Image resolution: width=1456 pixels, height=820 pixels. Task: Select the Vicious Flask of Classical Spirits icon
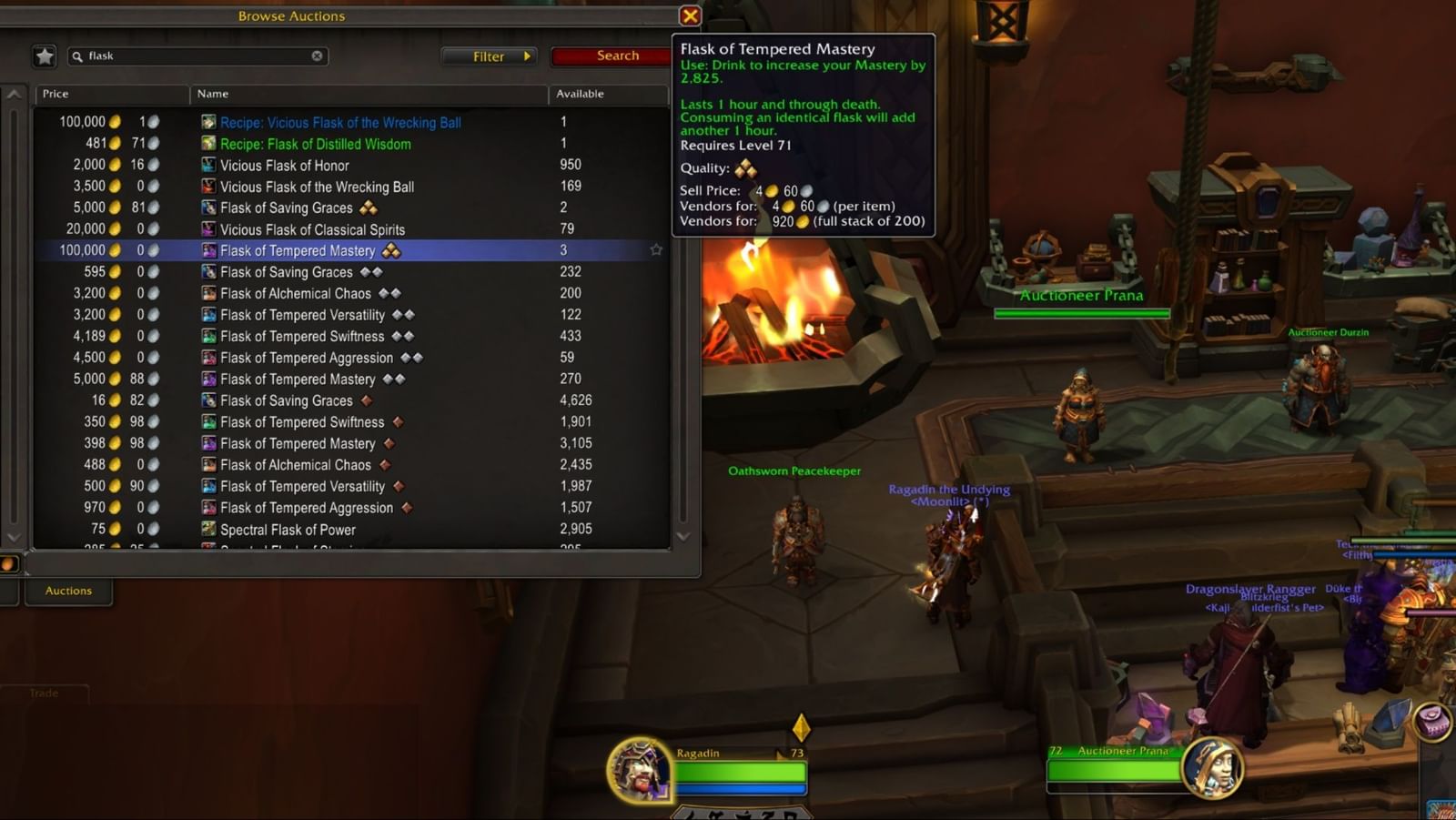(207, 228)
